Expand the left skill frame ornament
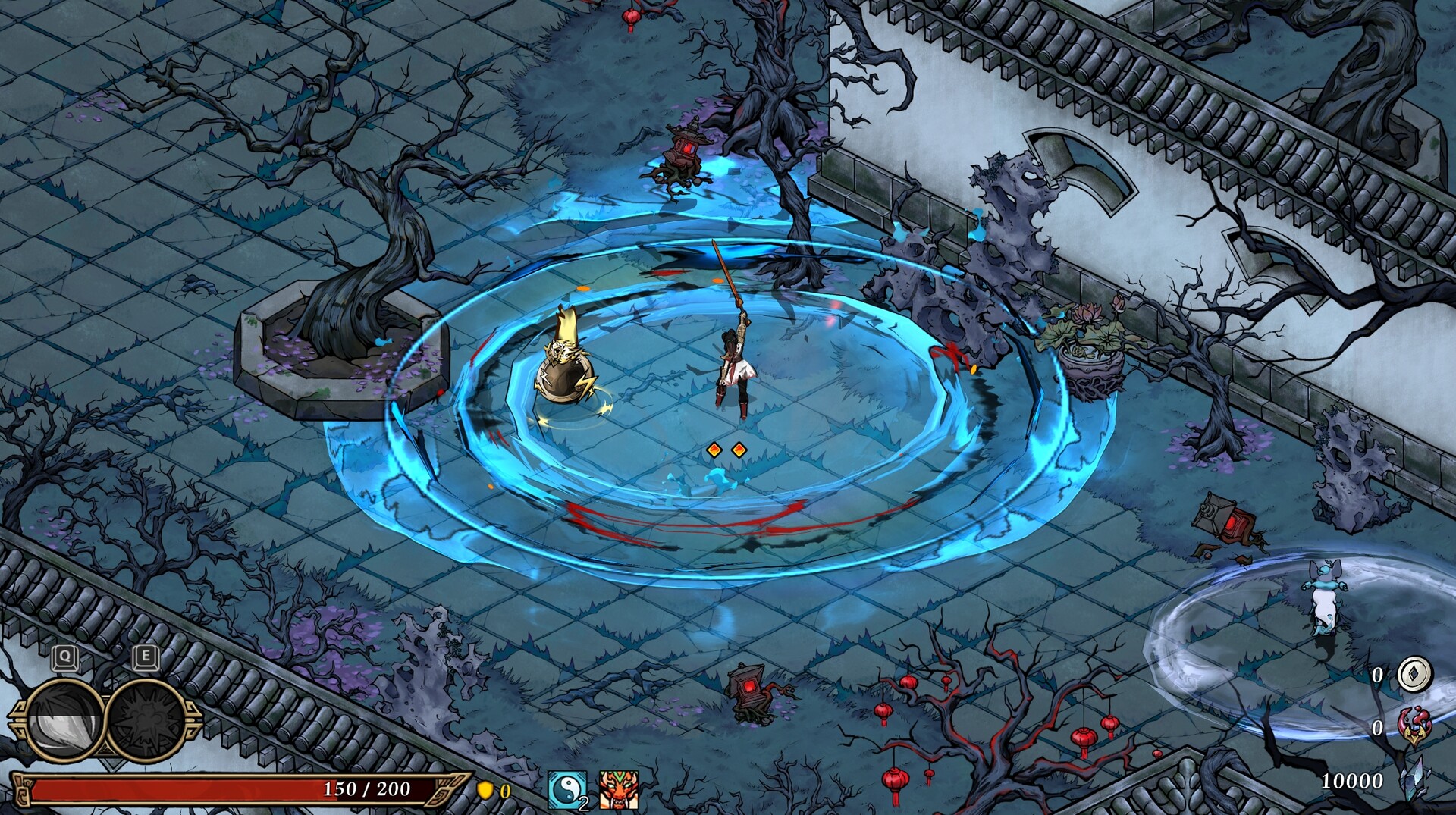This screenshot has width=1456, height=815. (x=20, y=719)
